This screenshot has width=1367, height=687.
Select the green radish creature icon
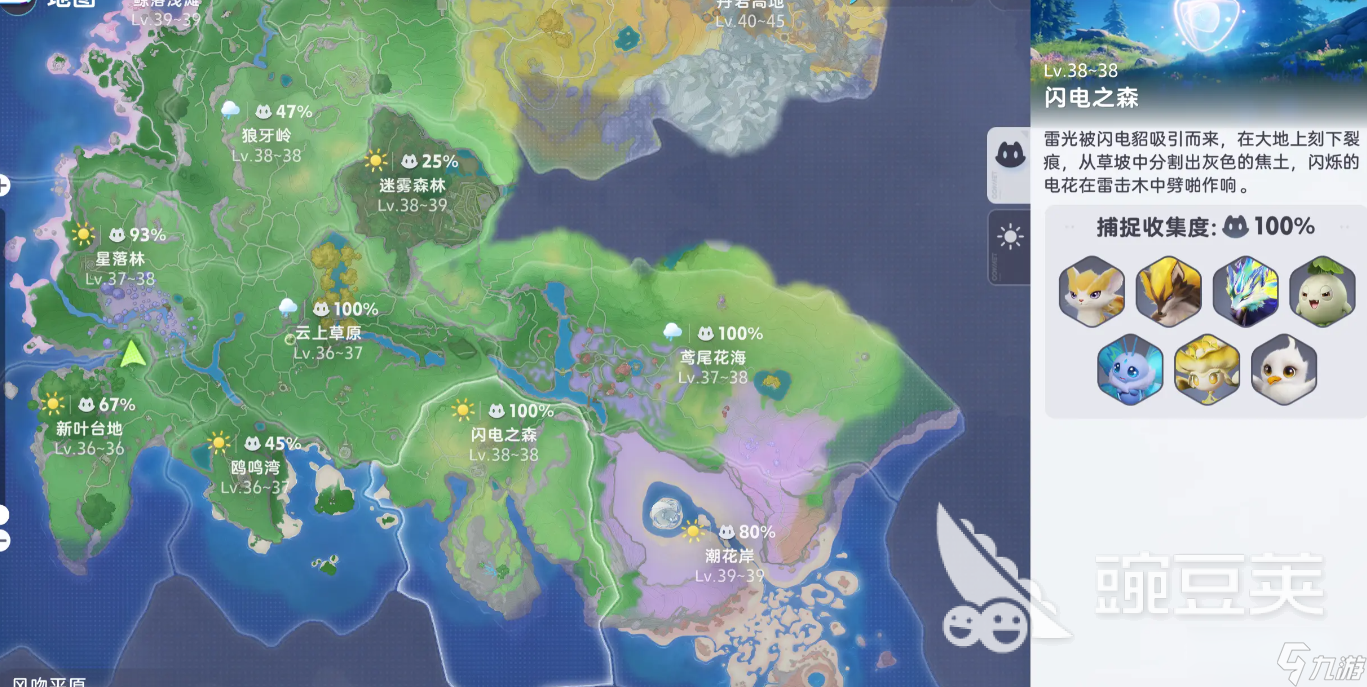point(1321,291)
